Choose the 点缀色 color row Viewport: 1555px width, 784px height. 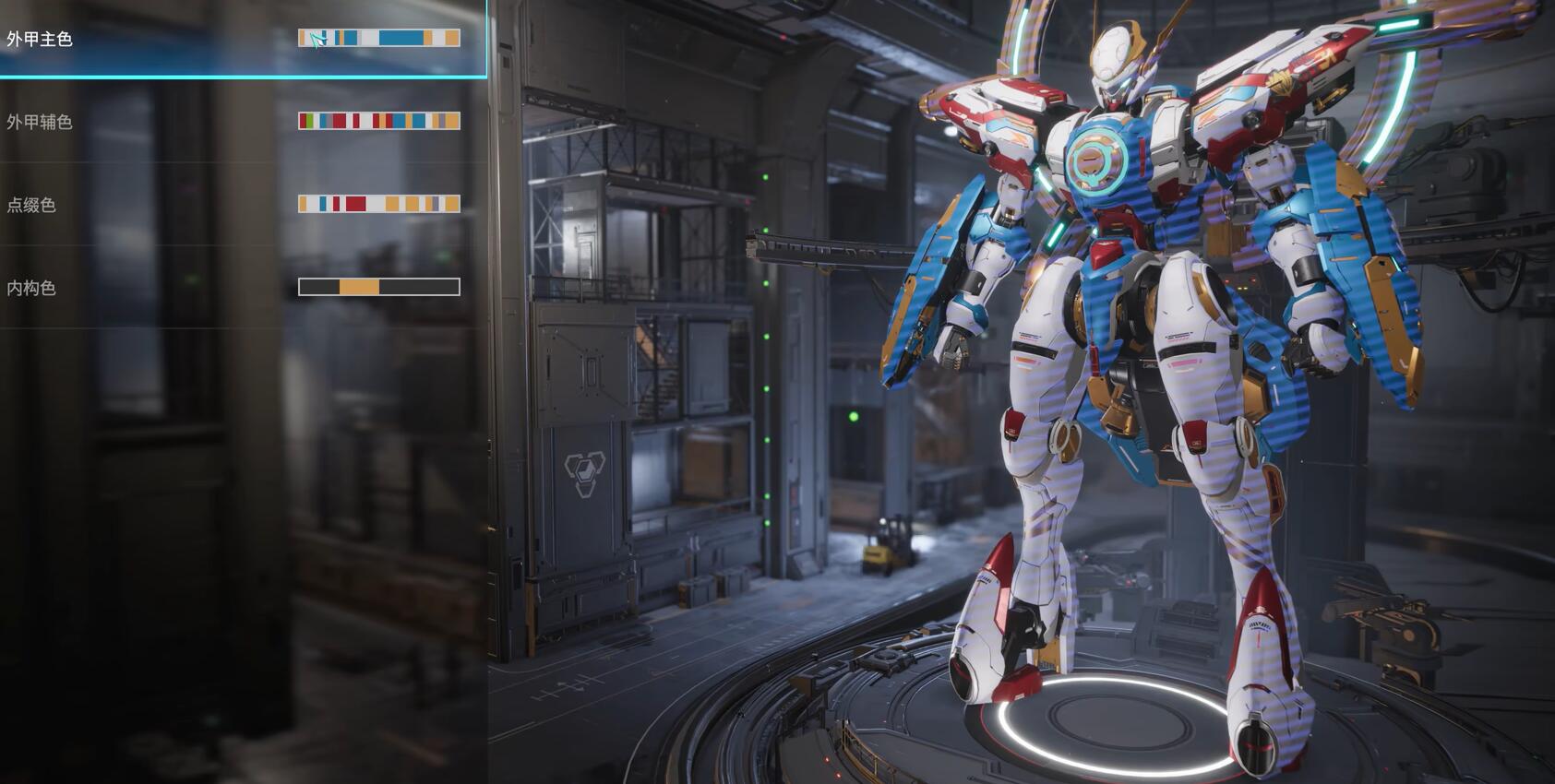[x=32, y=205]
